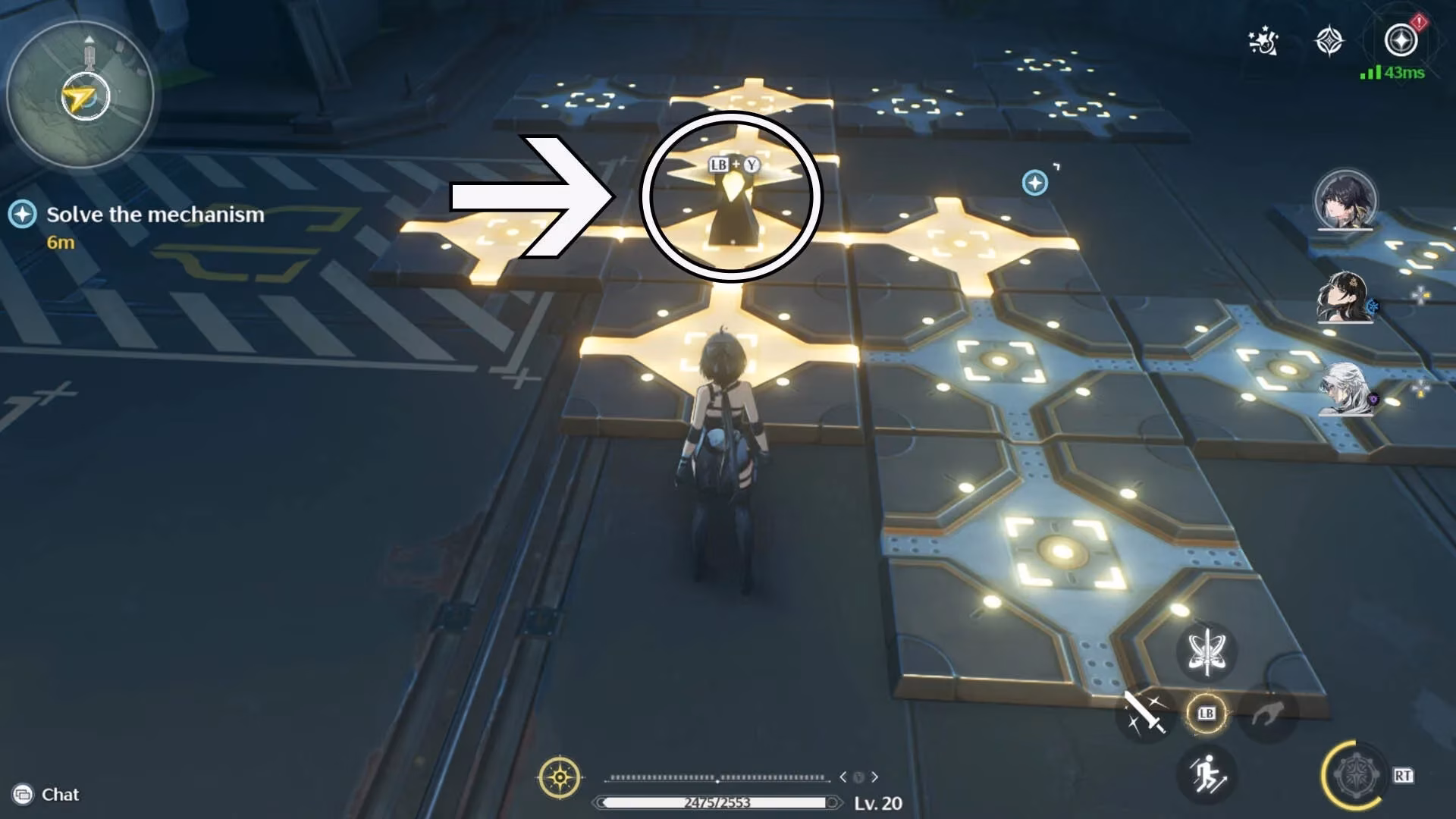Open the events party popper icon

pyautogui.click(x=1263, y=42)
